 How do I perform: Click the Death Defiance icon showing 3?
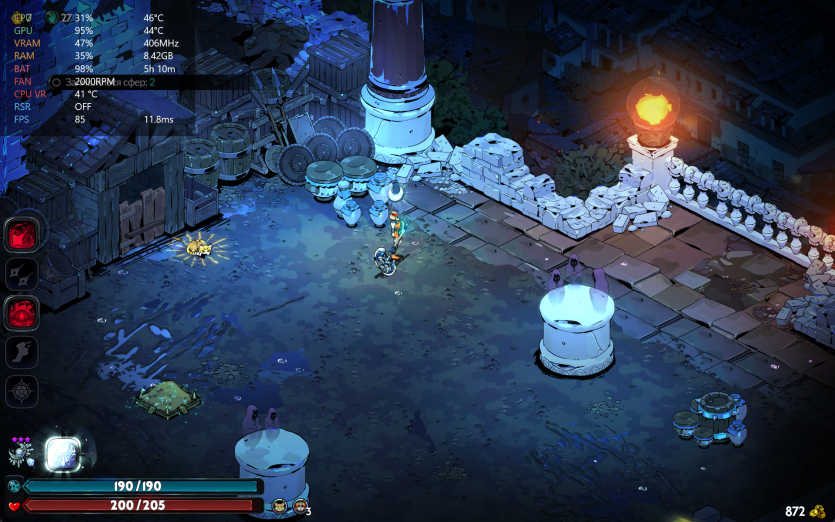pos(299,506)
